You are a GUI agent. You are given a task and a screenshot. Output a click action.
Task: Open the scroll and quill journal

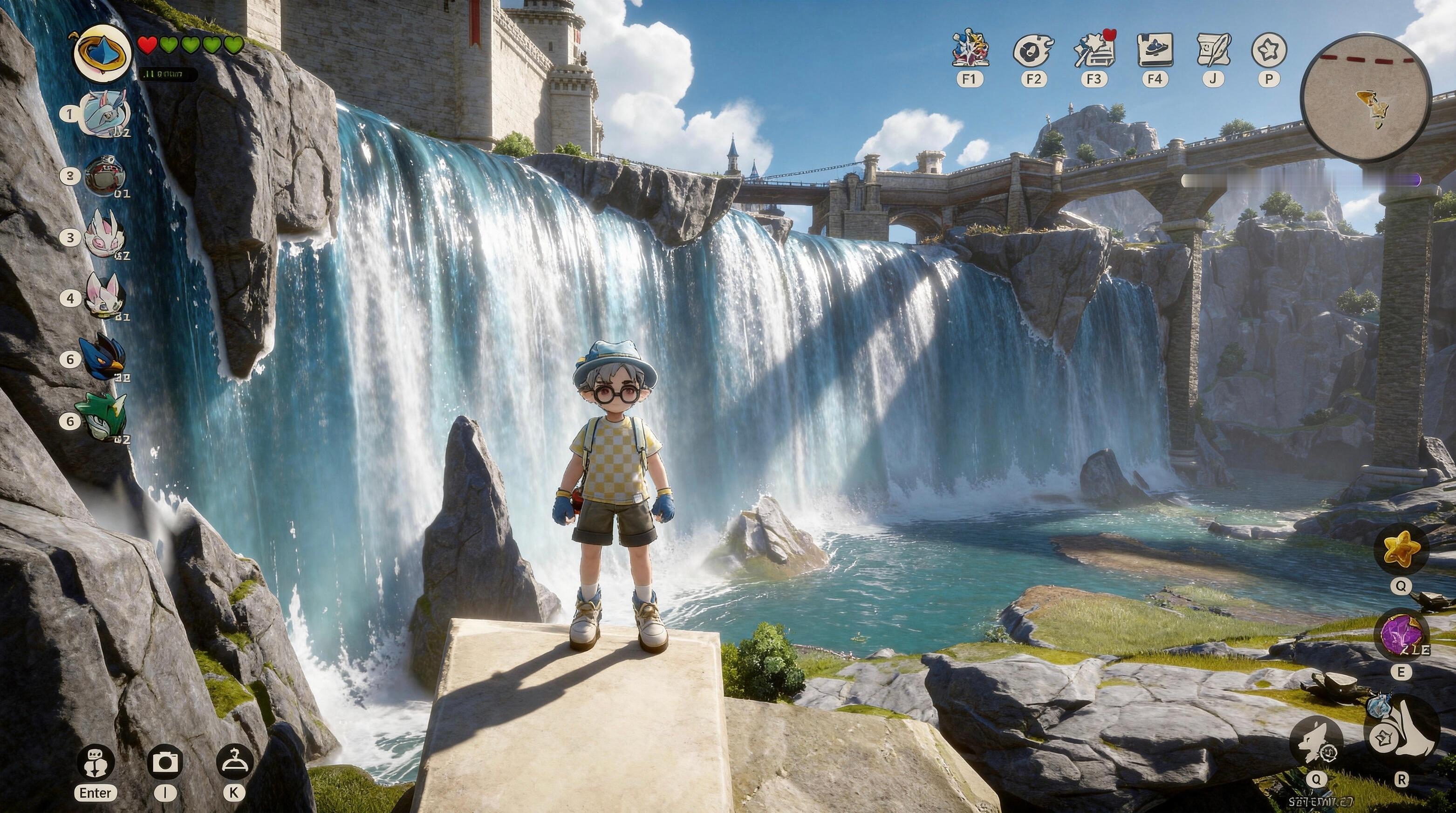pyautogui.click(x=1212, y=50)
